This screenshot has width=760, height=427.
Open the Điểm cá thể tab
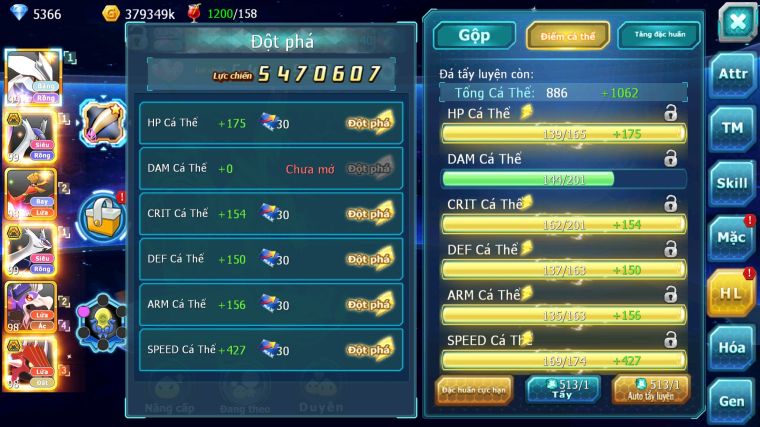click(x=568, y=35)
